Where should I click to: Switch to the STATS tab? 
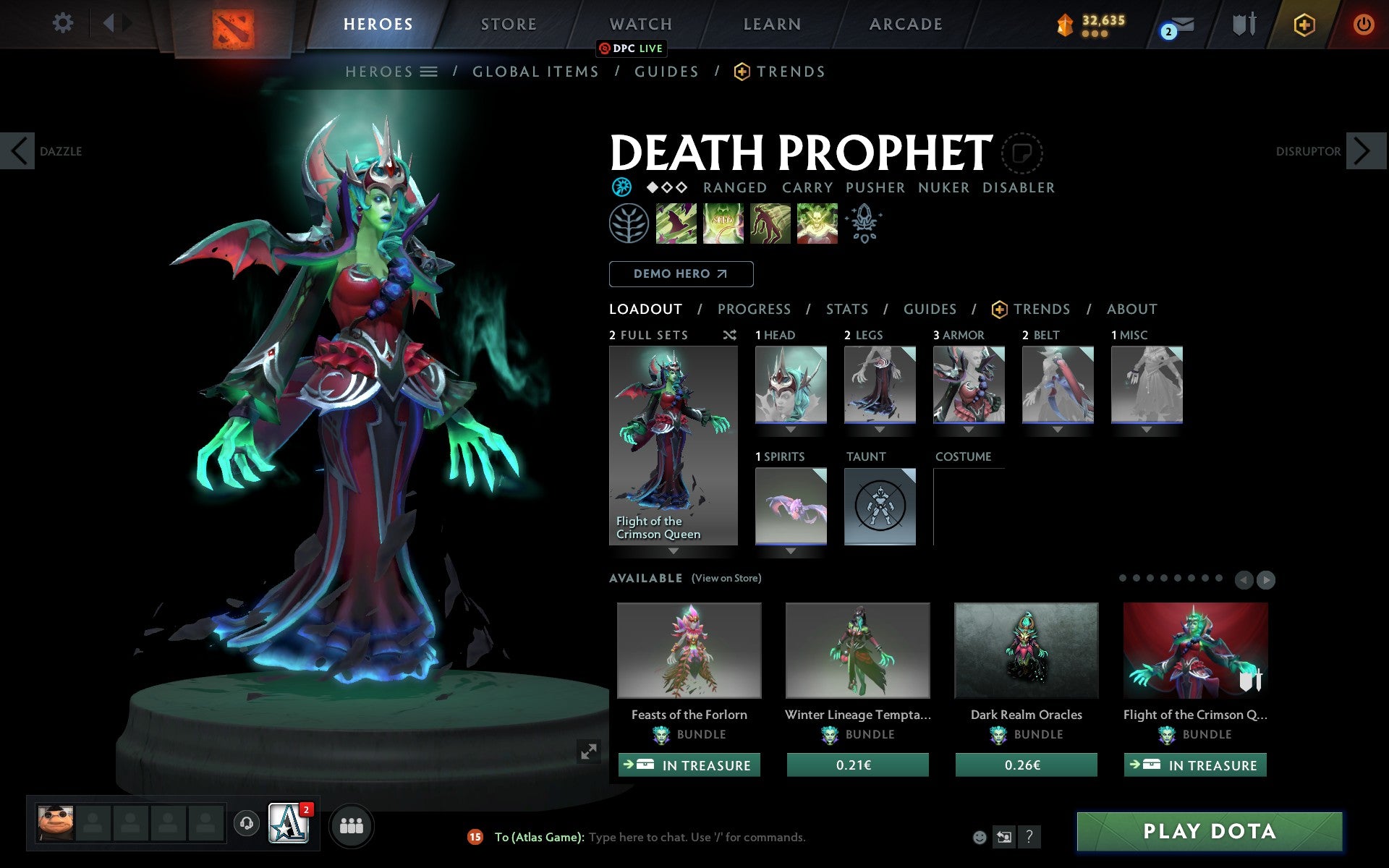tap(846, 309)
